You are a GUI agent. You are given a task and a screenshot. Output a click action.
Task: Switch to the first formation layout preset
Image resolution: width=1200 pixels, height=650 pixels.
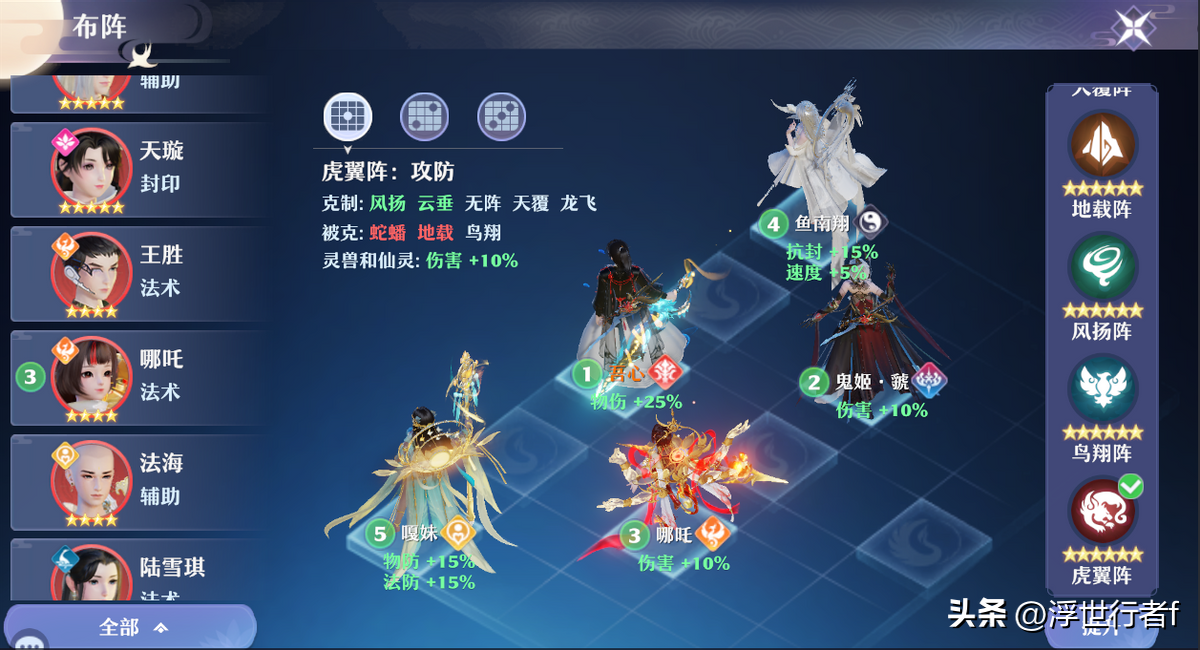tap(348, 116)
